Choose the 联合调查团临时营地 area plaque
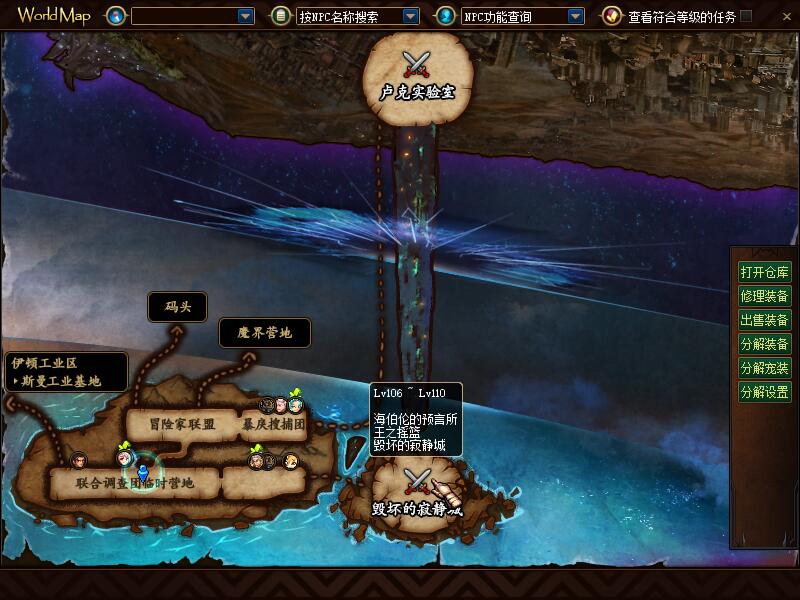 tap(134, 483)
